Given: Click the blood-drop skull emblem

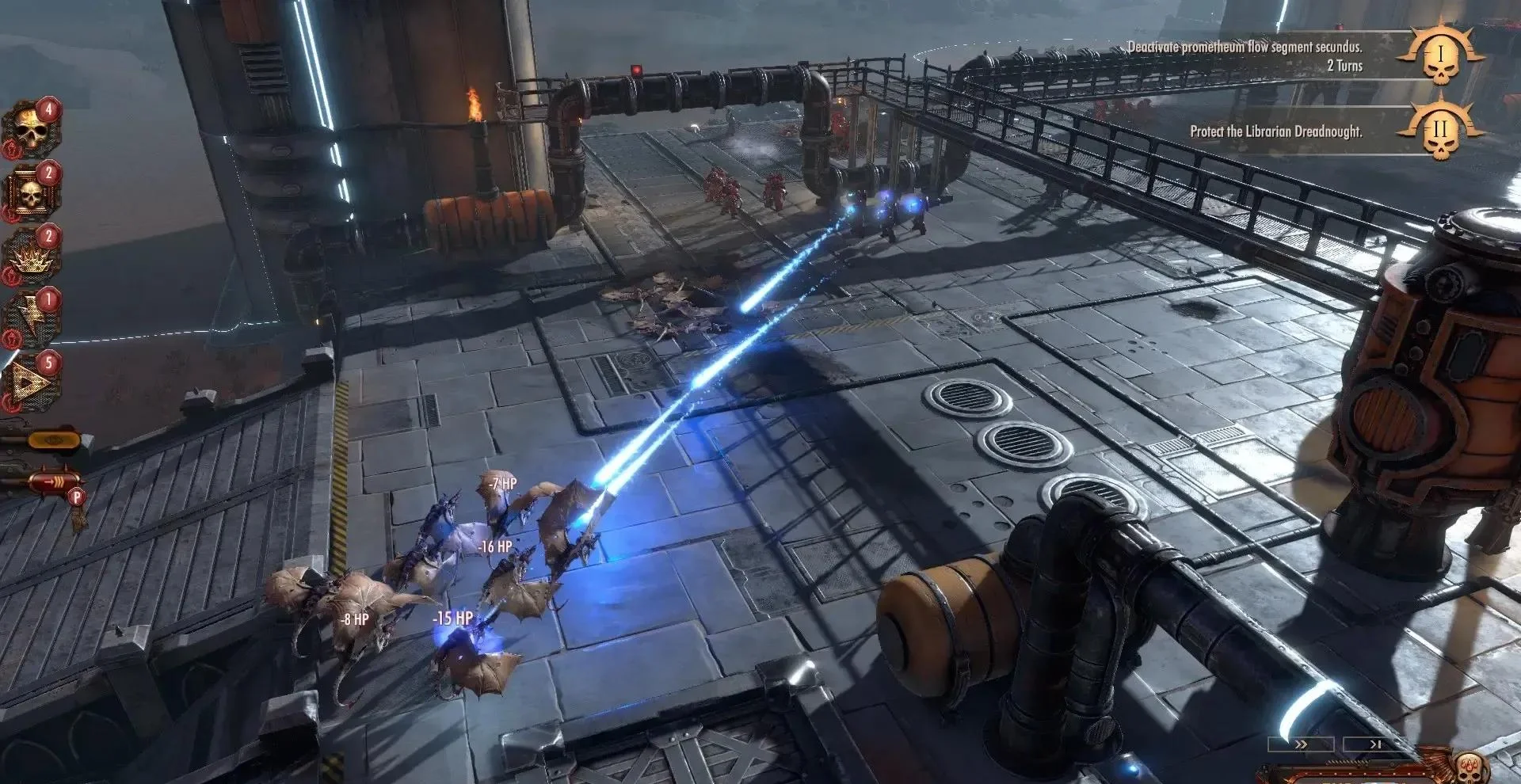Looking at the screenshot, I should click(x=1467, y=768).
